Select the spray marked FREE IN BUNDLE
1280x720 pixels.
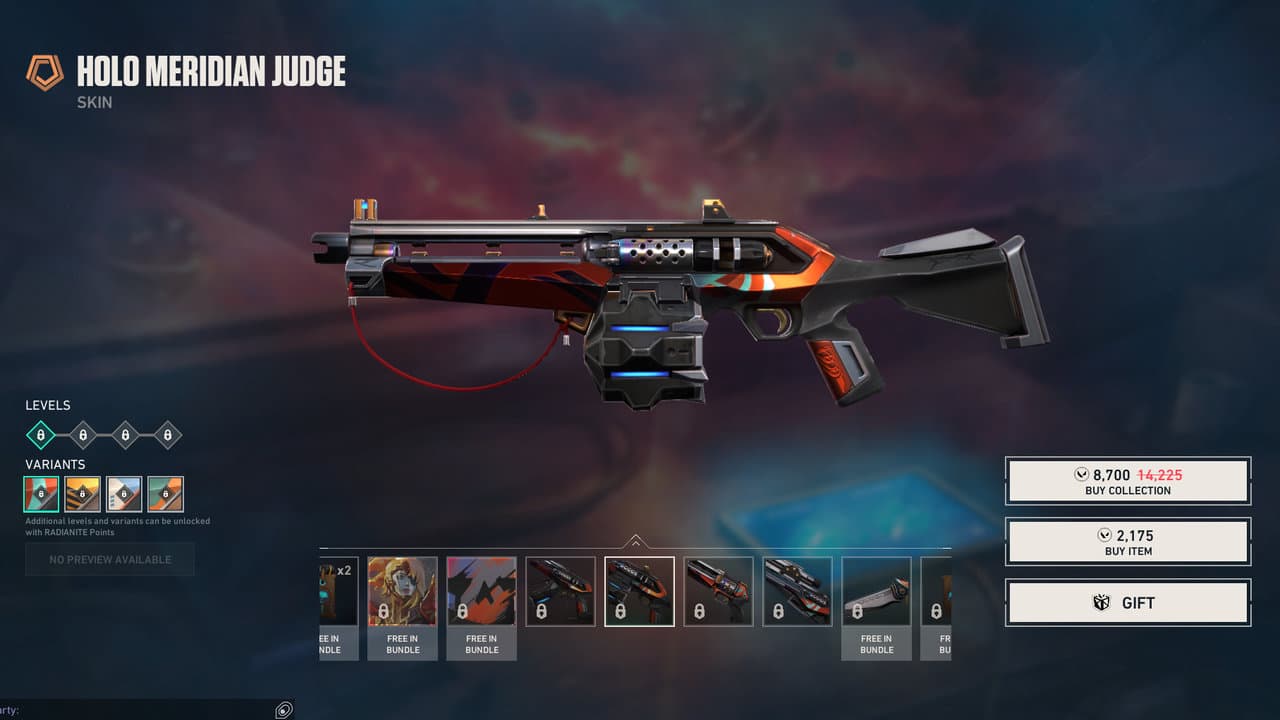click(x=482, y=589)
